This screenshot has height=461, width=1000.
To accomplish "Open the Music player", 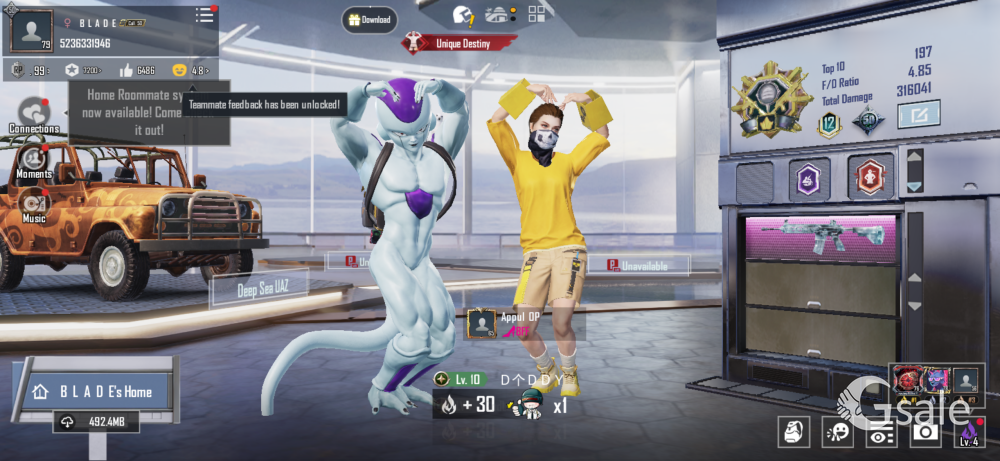I will pyautogui.click(x=34, y=205).
